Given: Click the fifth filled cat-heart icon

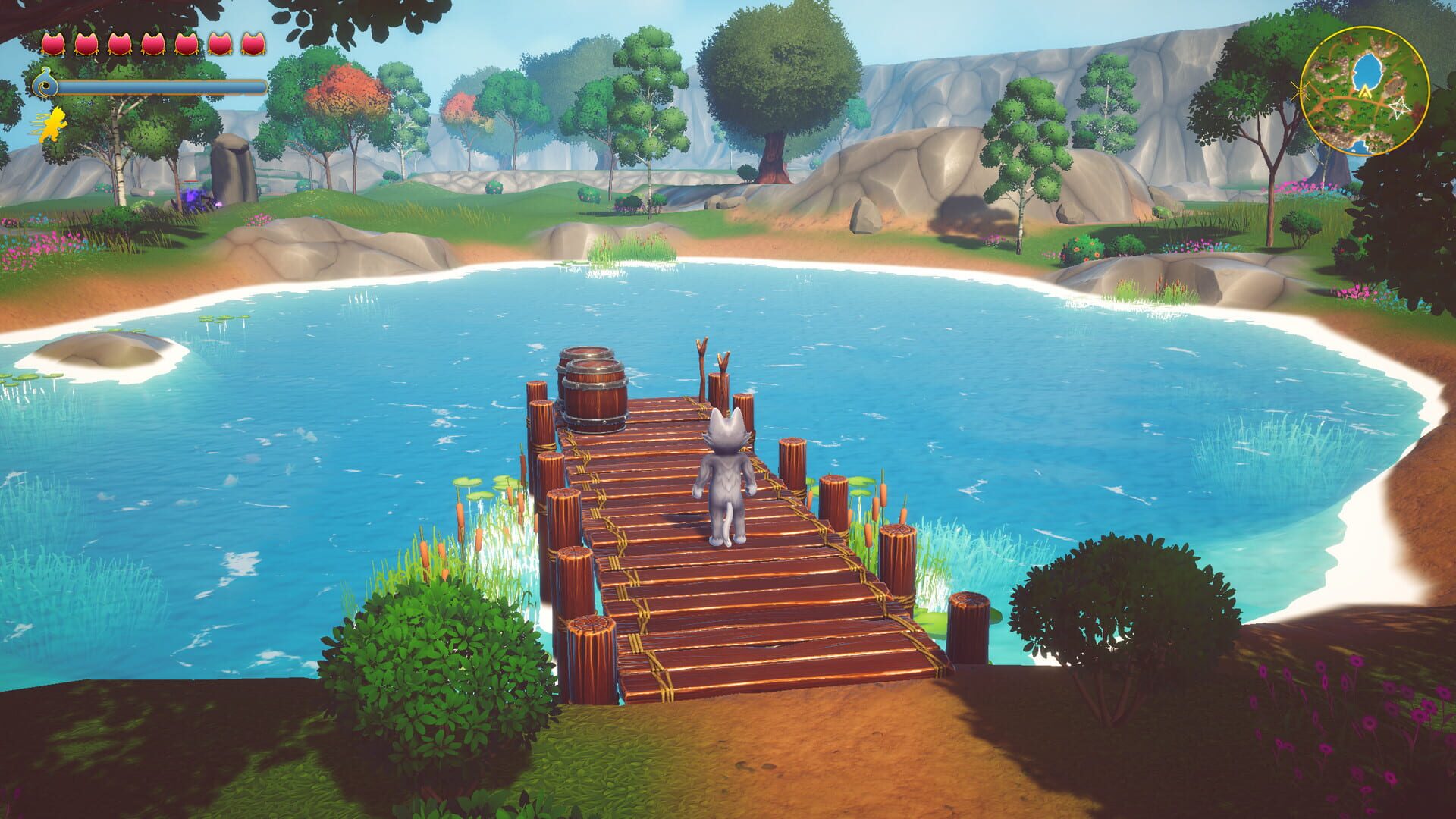Looking at the screenshot, I should coord(188,44).
